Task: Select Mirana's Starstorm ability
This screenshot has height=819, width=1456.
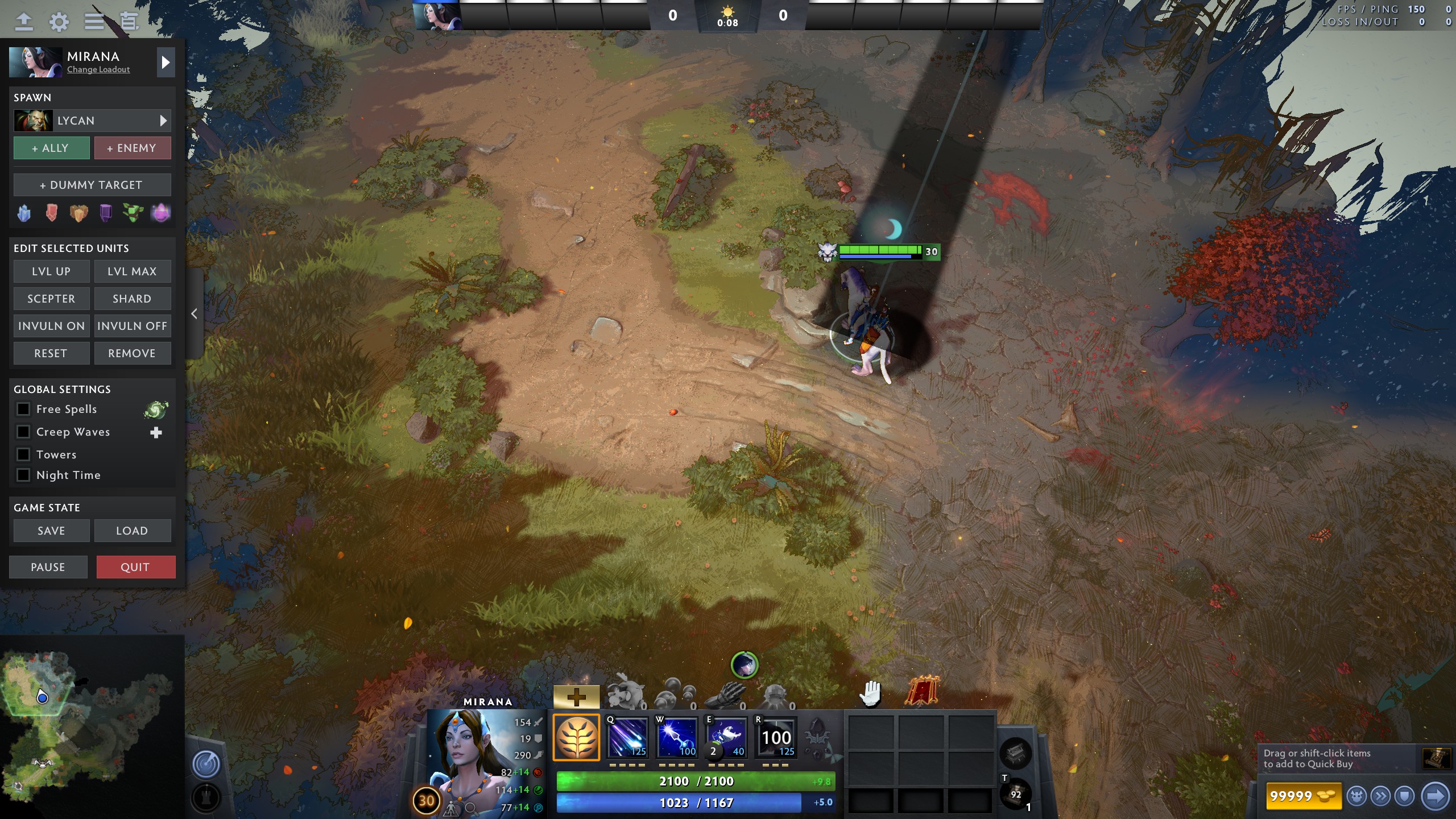Action: (x=628, y=738)
